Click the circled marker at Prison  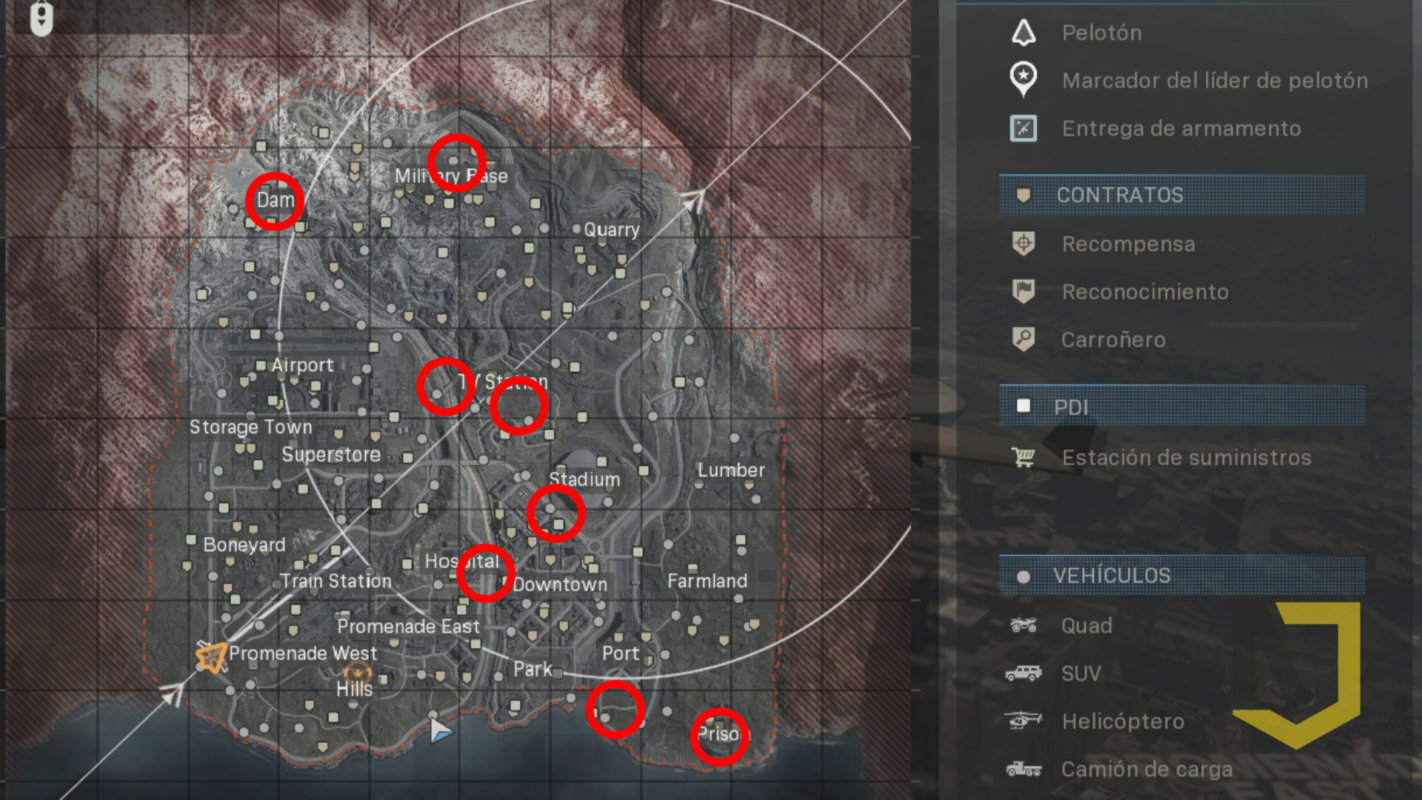pos(721,735)
